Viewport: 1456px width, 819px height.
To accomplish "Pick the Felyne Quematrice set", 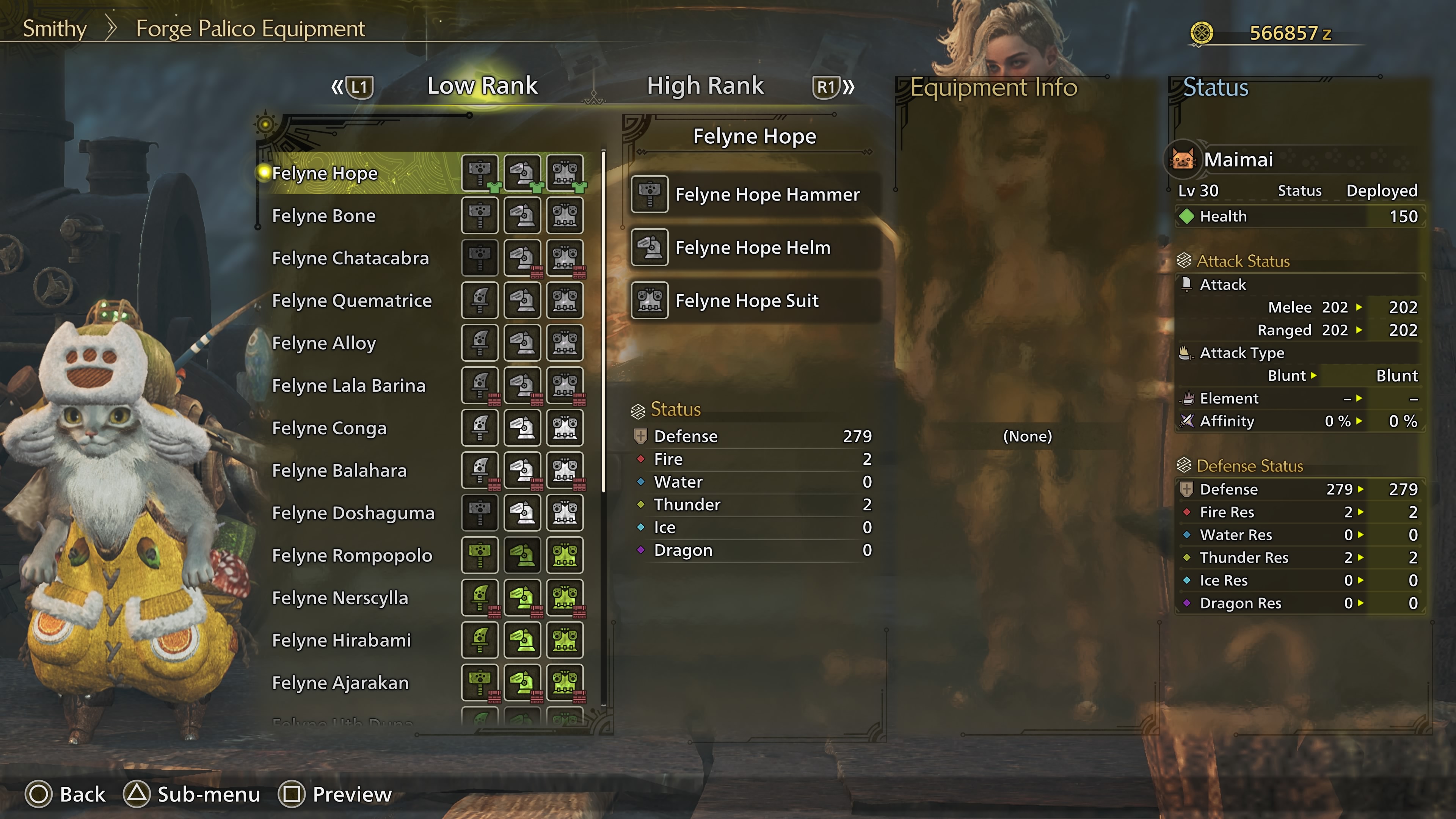I will (x=351, y=301).
